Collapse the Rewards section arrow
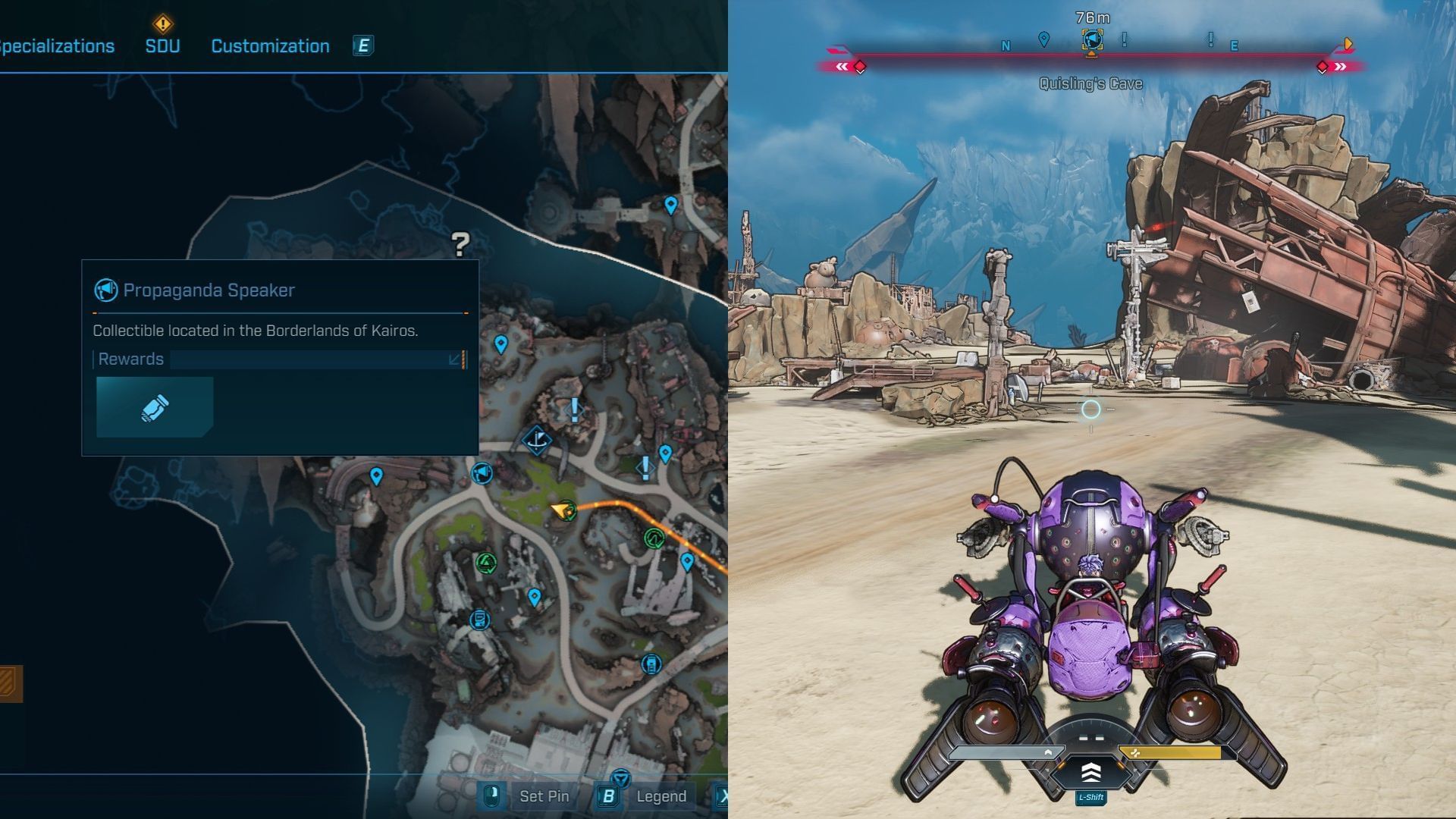 (455, 359)
